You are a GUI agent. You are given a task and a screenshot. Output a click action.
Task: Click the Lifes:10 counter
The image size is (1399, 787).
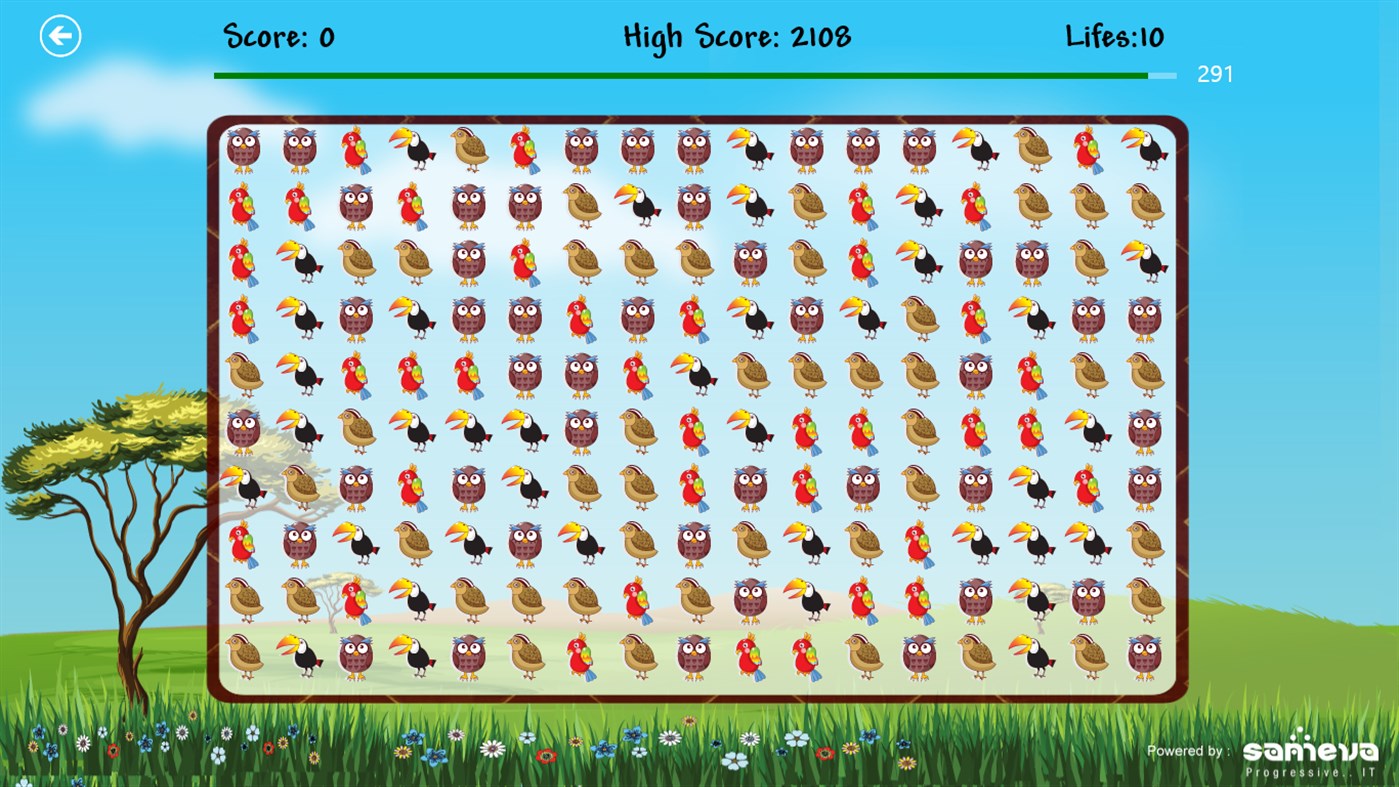coord(1113,36)
